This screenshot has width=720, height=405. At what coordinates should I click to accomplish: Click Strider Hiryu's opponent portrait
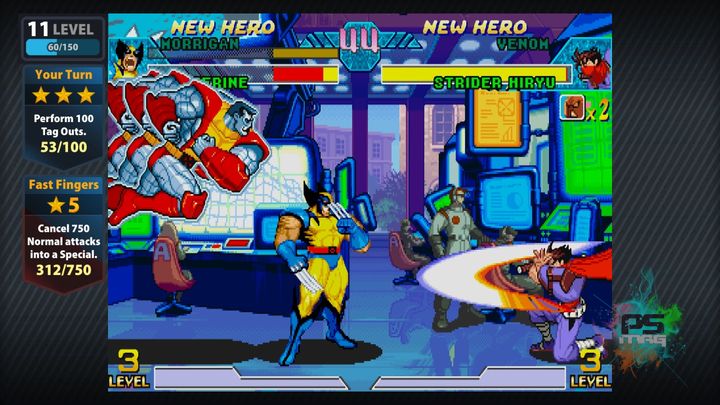[591, 61]
